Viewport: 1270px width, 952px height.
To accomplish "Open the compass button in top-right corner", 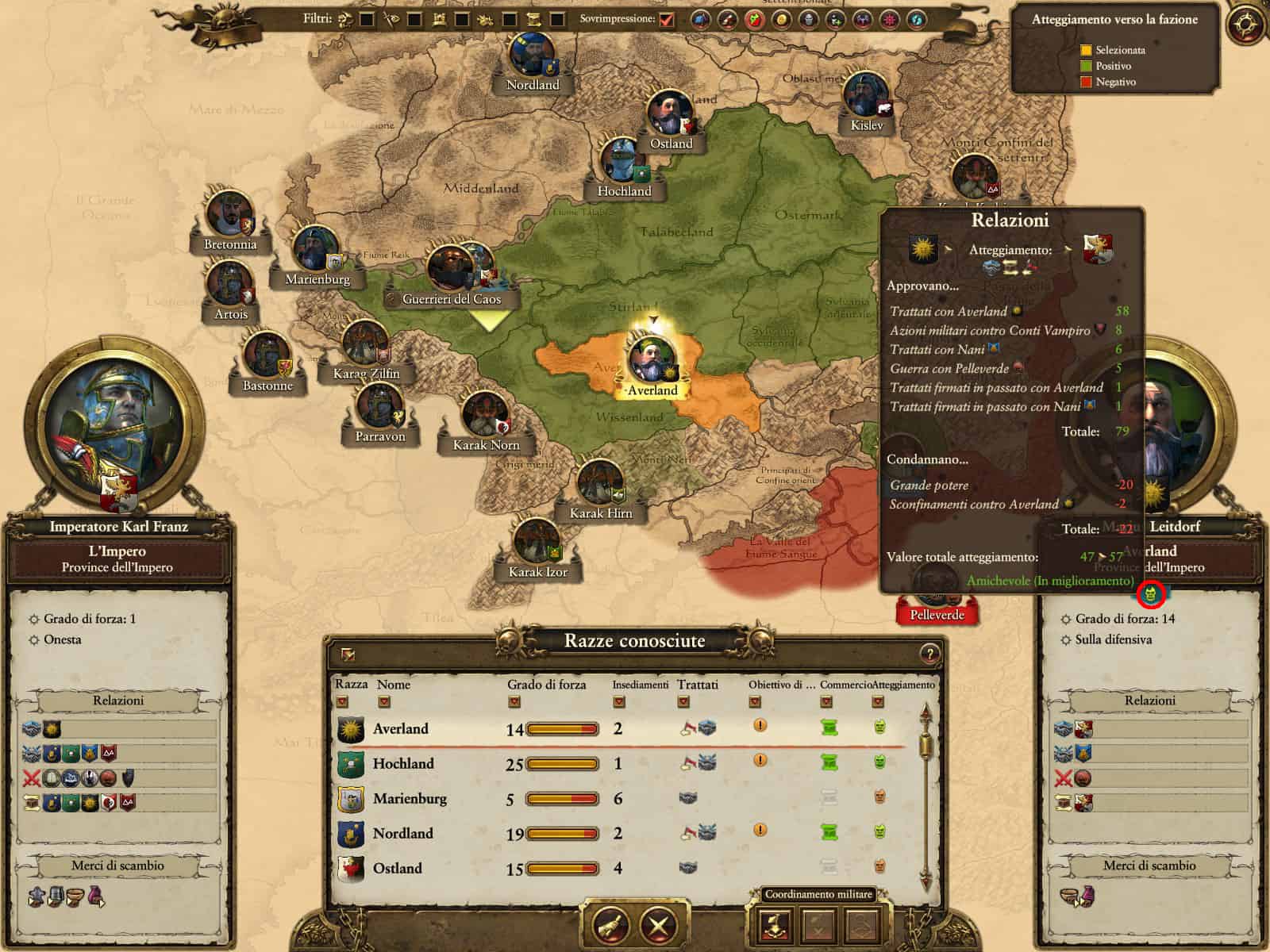I will 1246,25.
